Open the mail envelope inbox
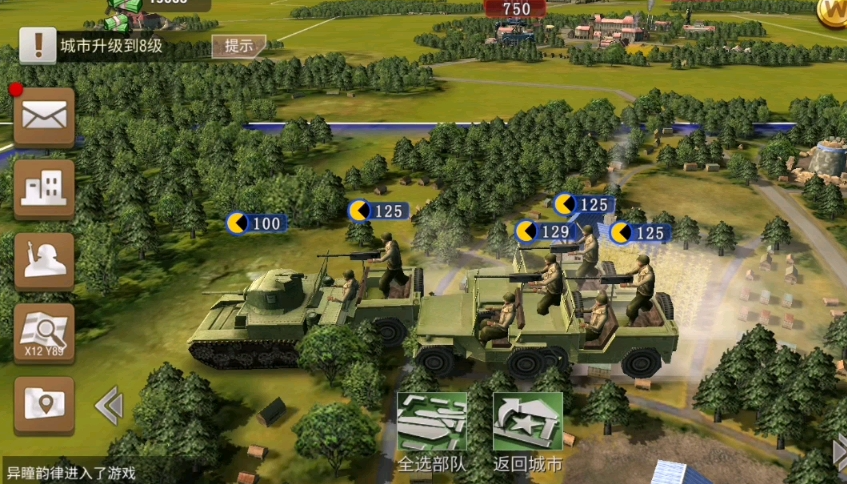The height and width of the screenshot is (484, 847). (44, 117)
